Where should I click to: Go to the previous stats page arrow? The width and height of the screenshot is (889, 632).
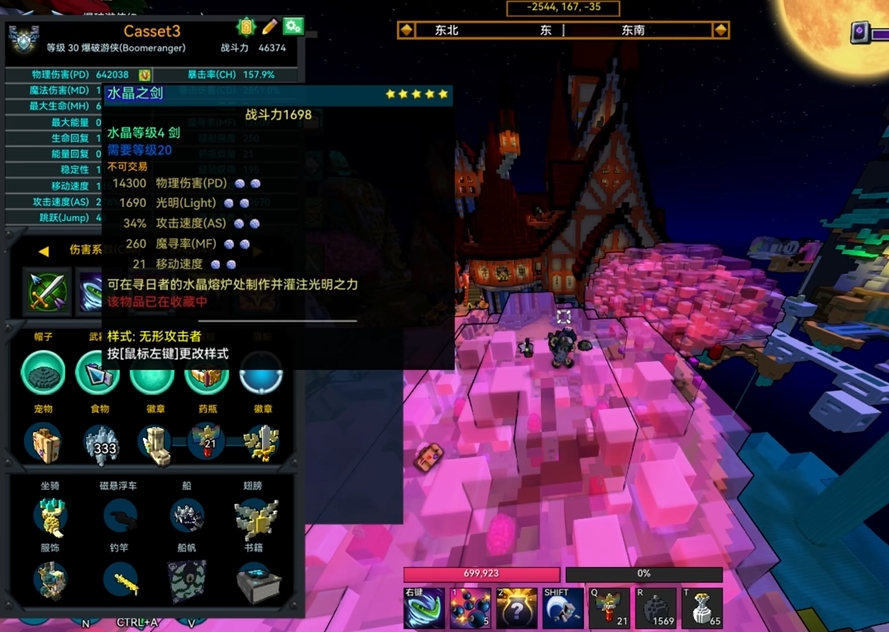click(43, 251)
